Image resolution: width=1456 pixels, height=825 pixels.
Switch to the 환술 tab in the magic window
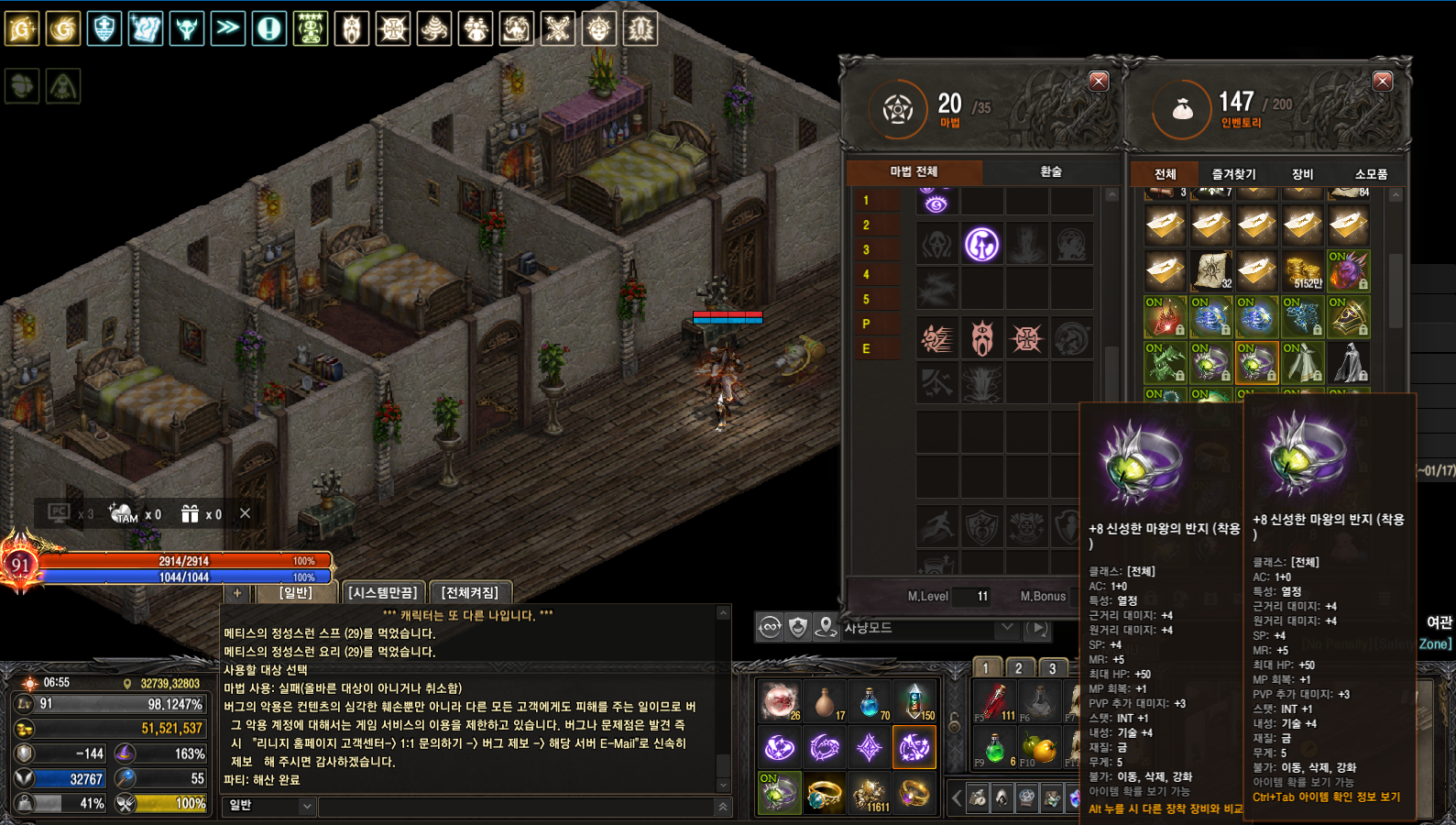point(1049,172)
